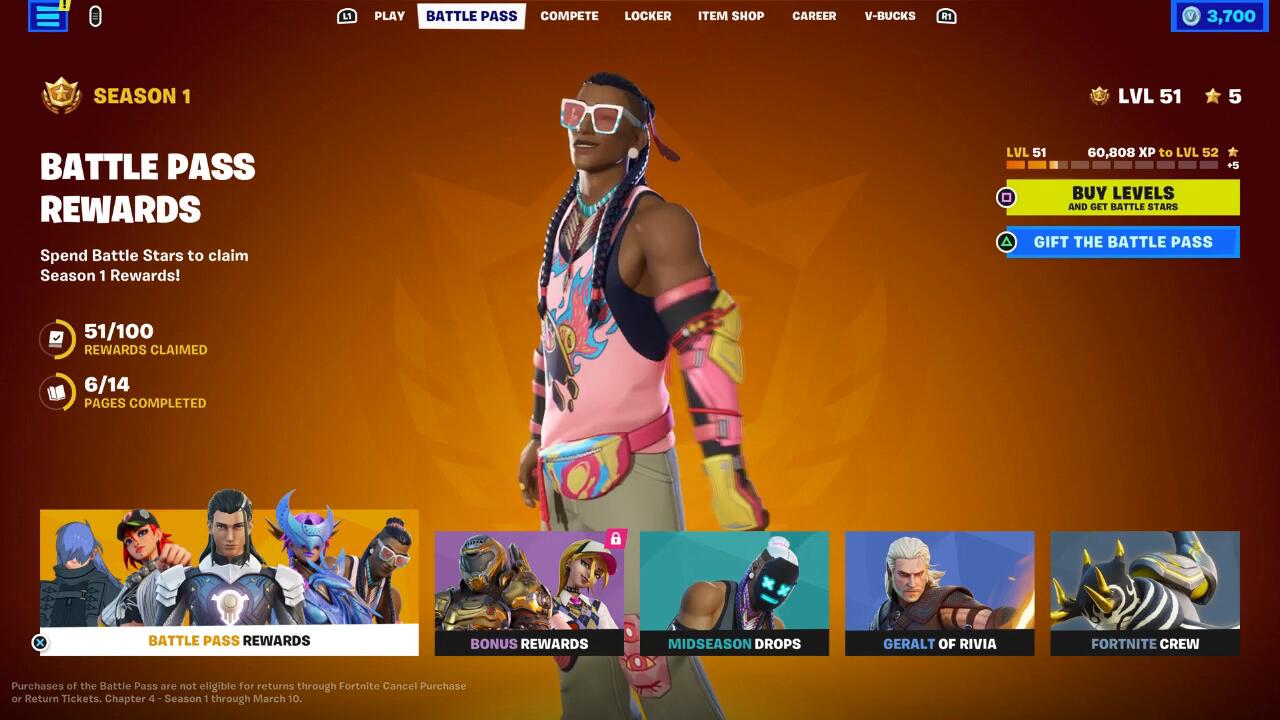Show the Career tab
1280x720 pixels.
(814, 16)
